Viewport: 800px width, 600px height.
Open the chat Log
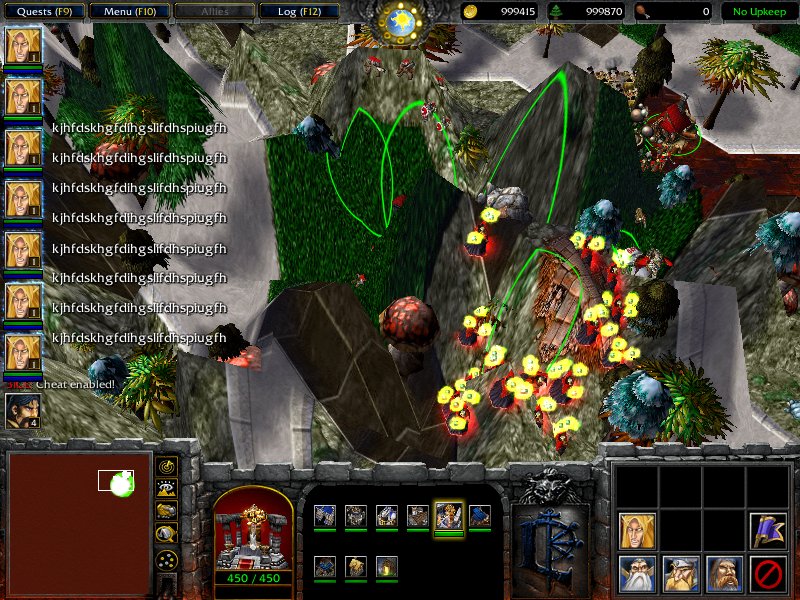(297, 12)
